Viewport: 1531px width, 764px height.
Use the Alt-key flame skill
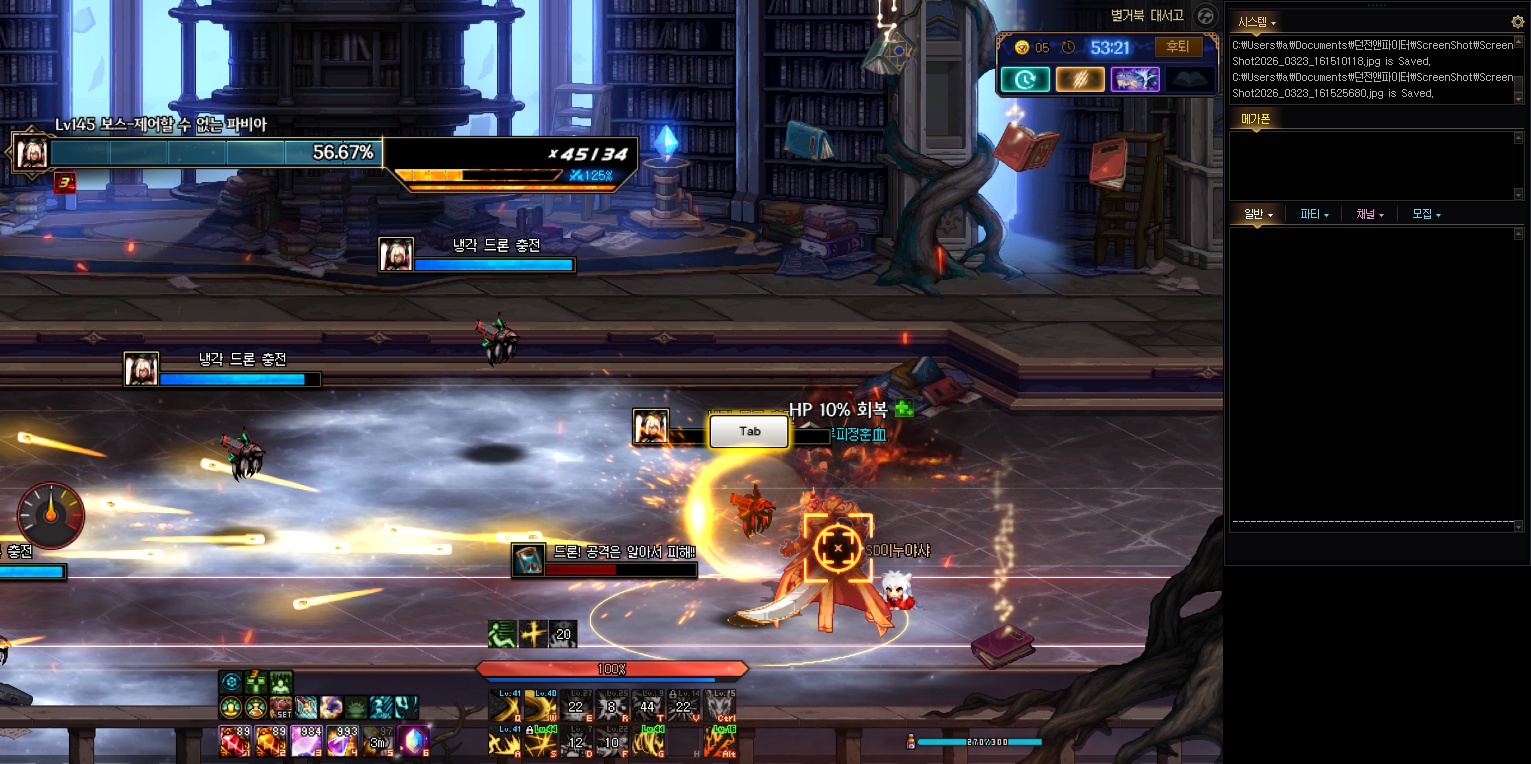(719, 741)
